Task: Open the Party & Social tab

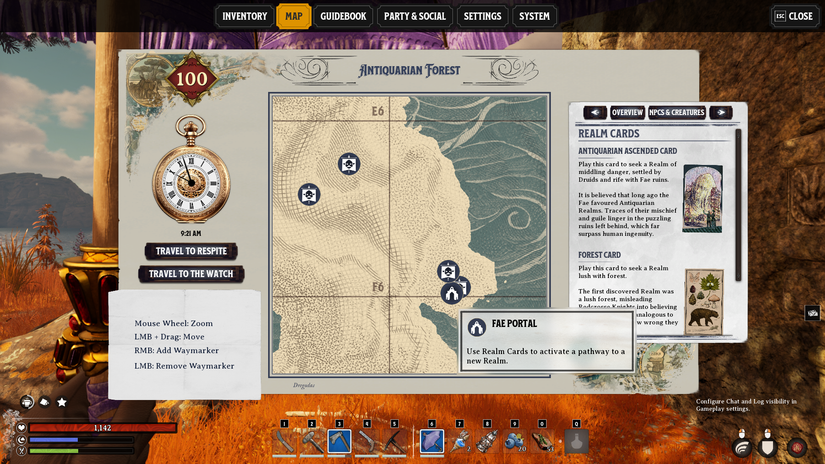Action: click(x=415, y=16)
